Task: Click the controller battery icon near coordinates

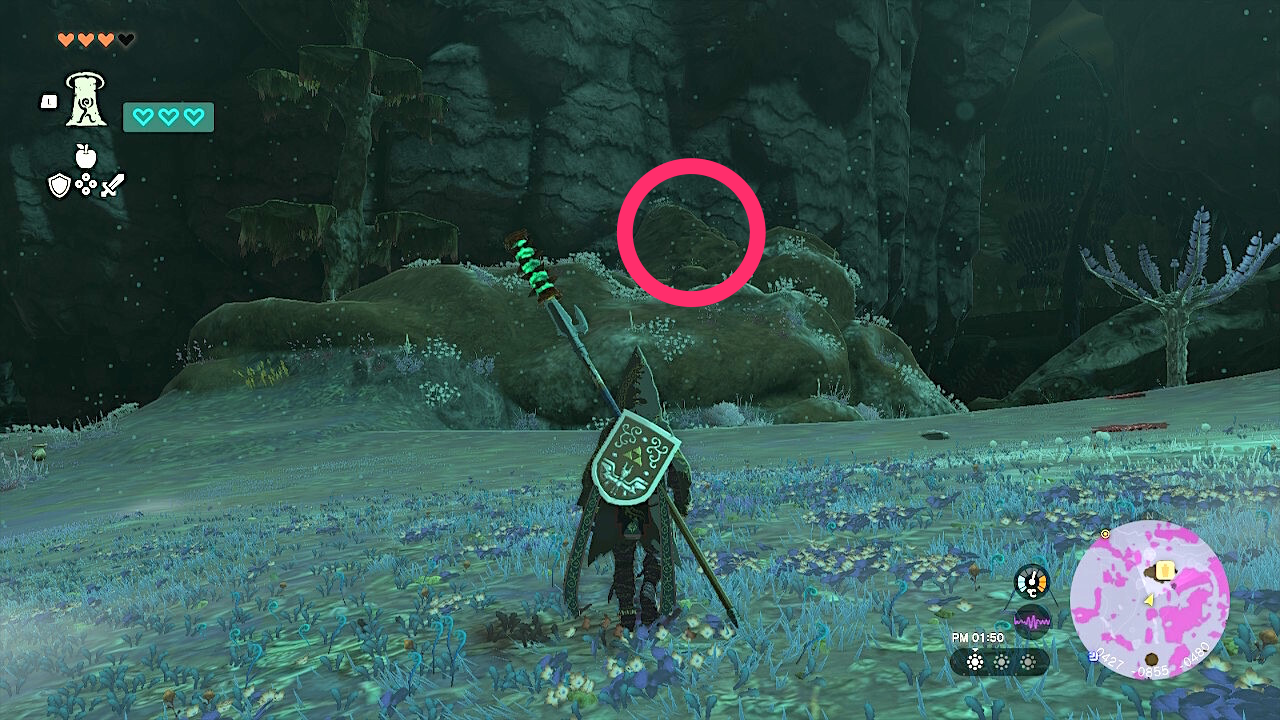Action: (x=1093, y=657)
